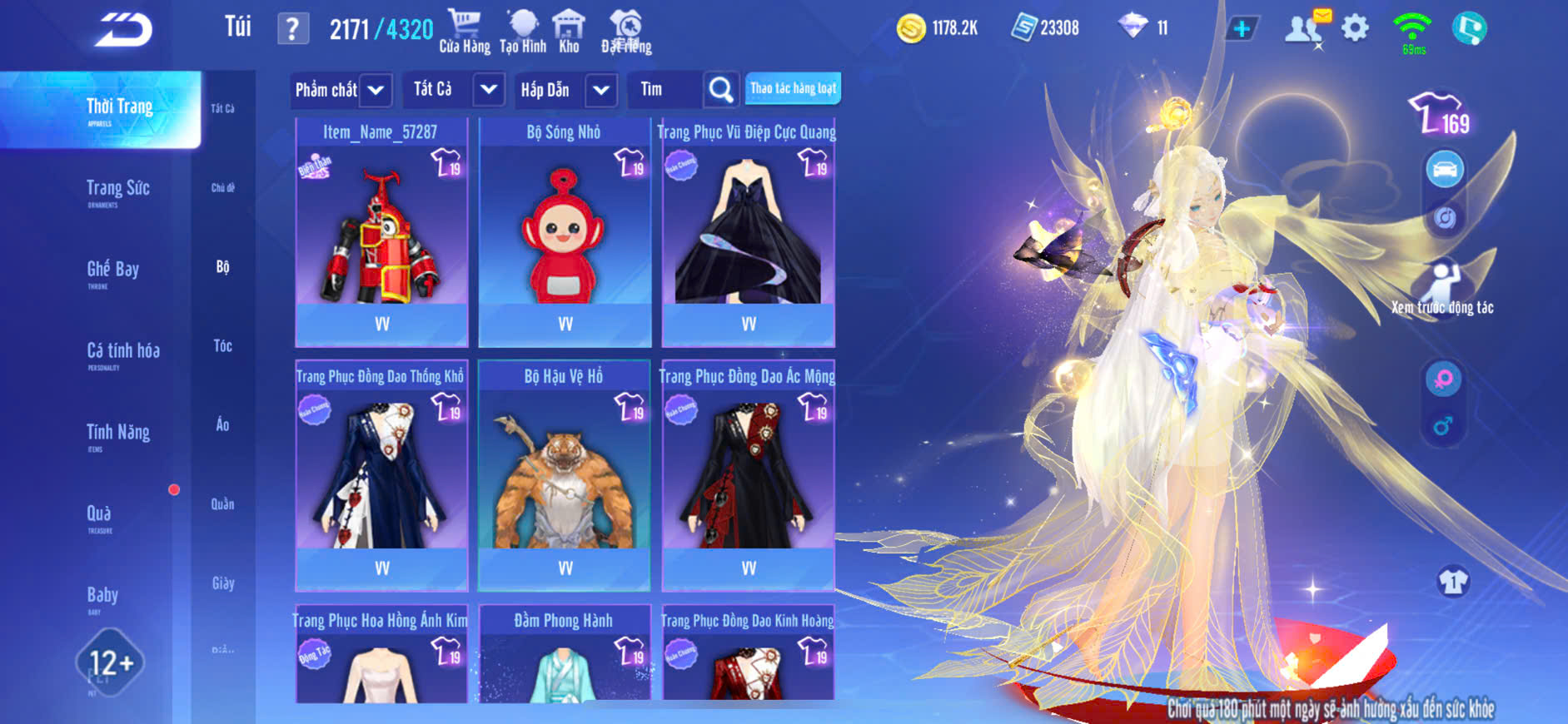This screenshot has width=1568, height=724.
Task: Open Xem trước động tác preview
Action: [x=1442, y=289]
